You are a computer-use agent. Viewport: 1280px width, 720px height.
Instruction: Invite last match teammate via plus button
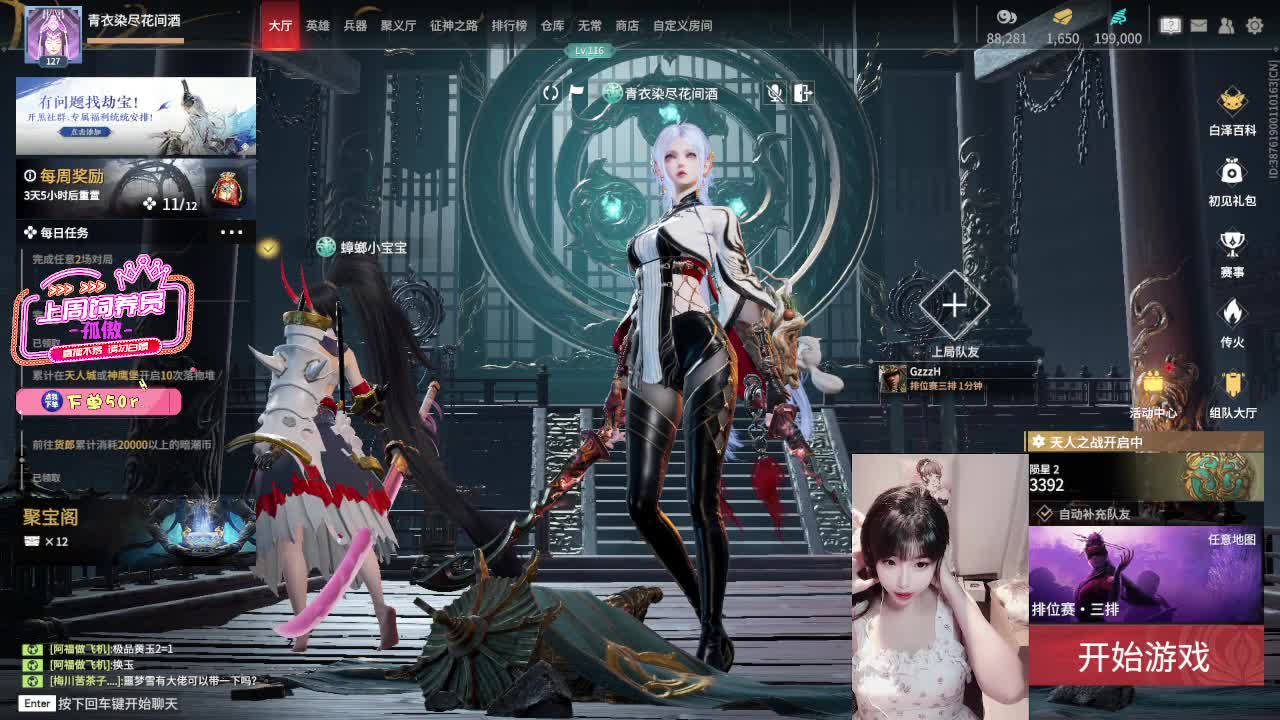pos(955,307)
